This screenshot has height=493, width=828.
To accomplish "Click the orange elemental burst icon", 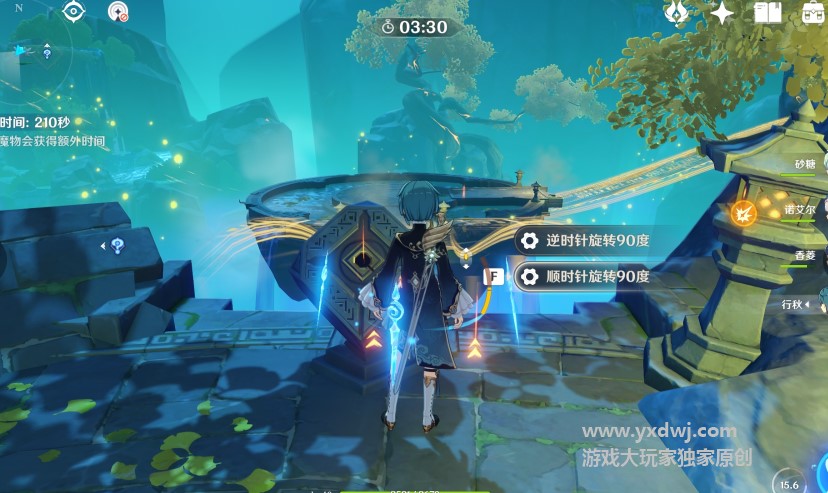I will click(x=743, y=212).
